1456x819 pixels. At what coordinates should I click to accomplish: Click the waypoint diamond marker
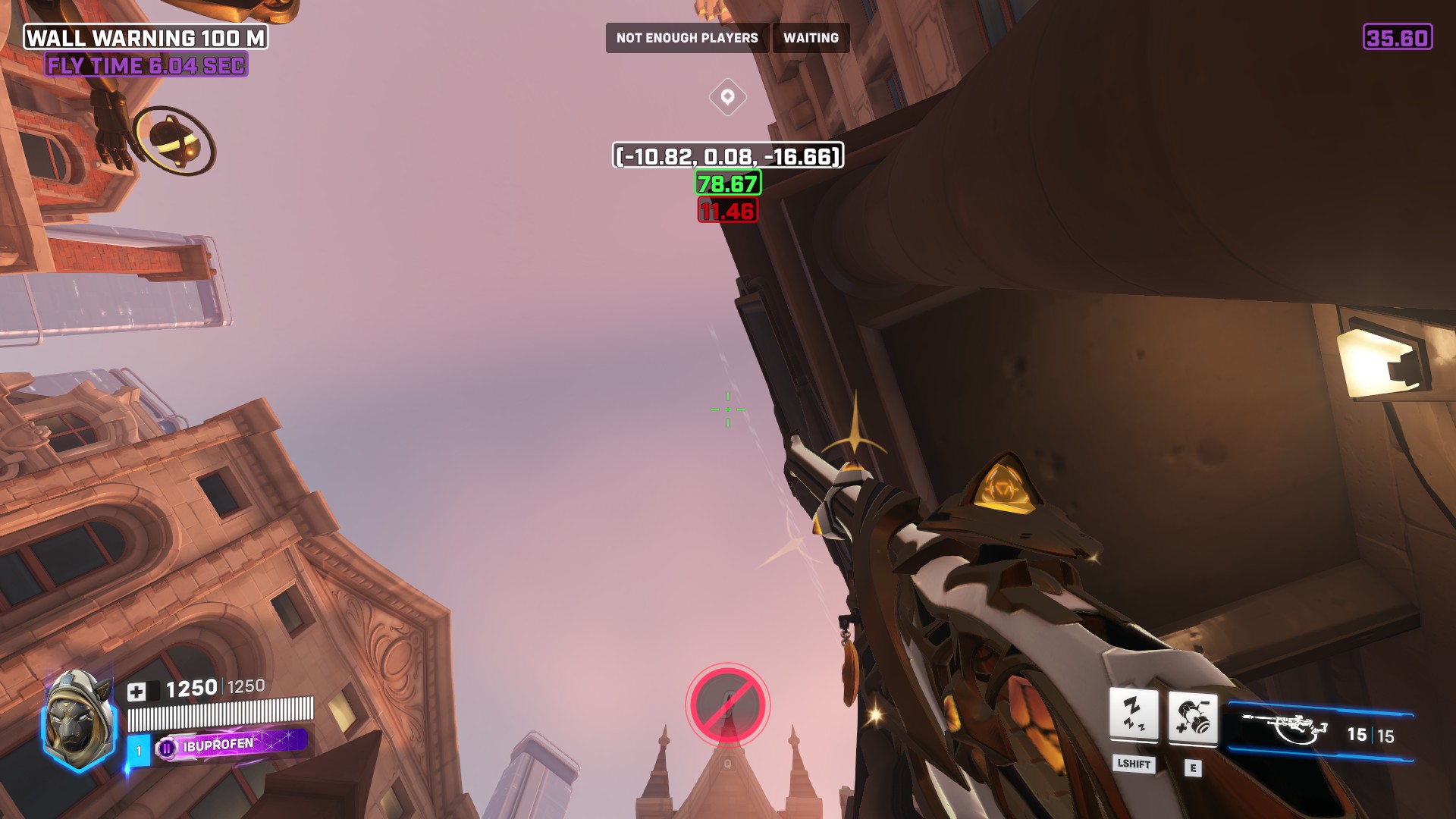726,97
